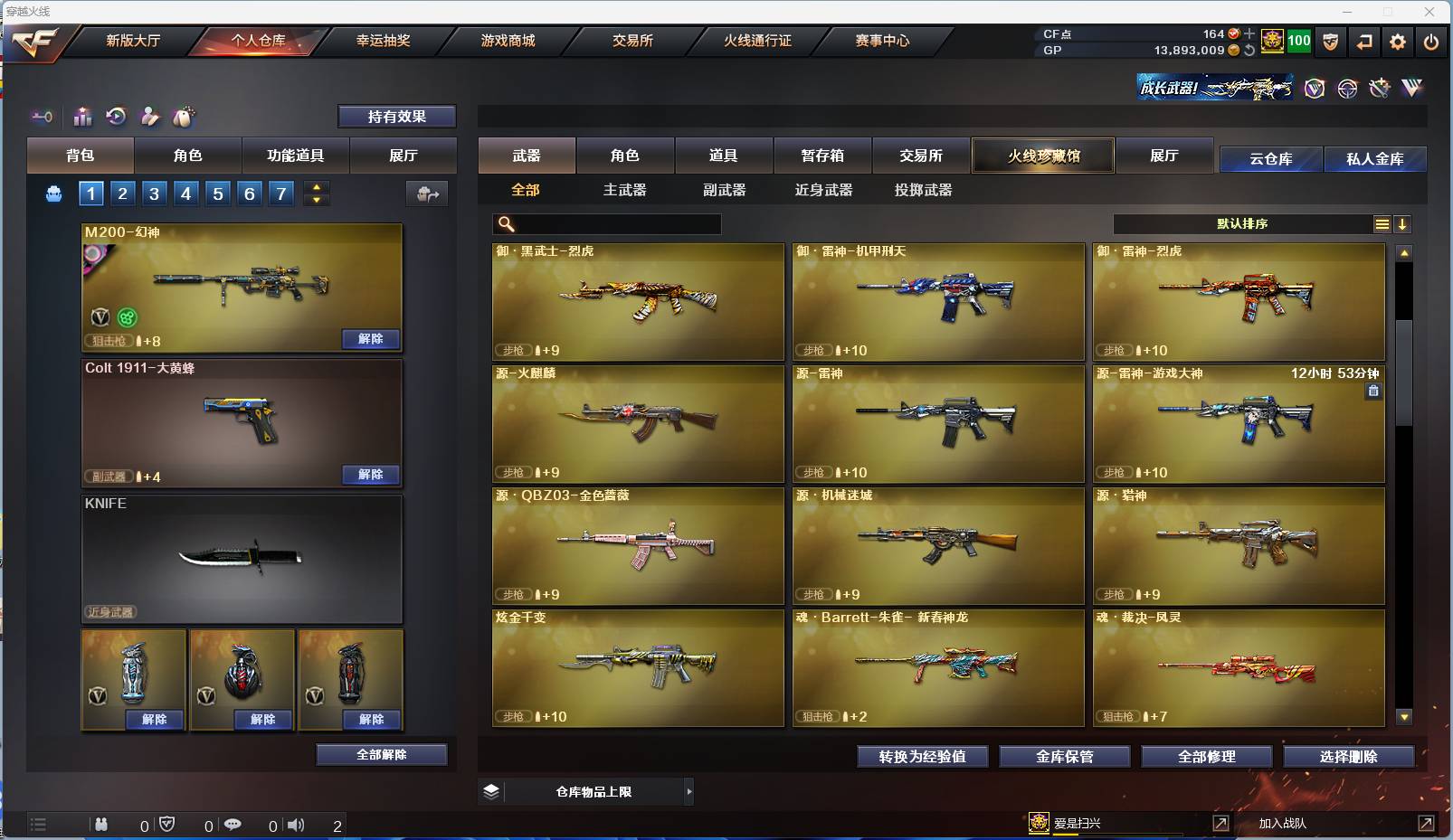Open the settings gear in the top bar
Screen dimensions: 1453x840
pyautogui.click(x=1396, y=42)
